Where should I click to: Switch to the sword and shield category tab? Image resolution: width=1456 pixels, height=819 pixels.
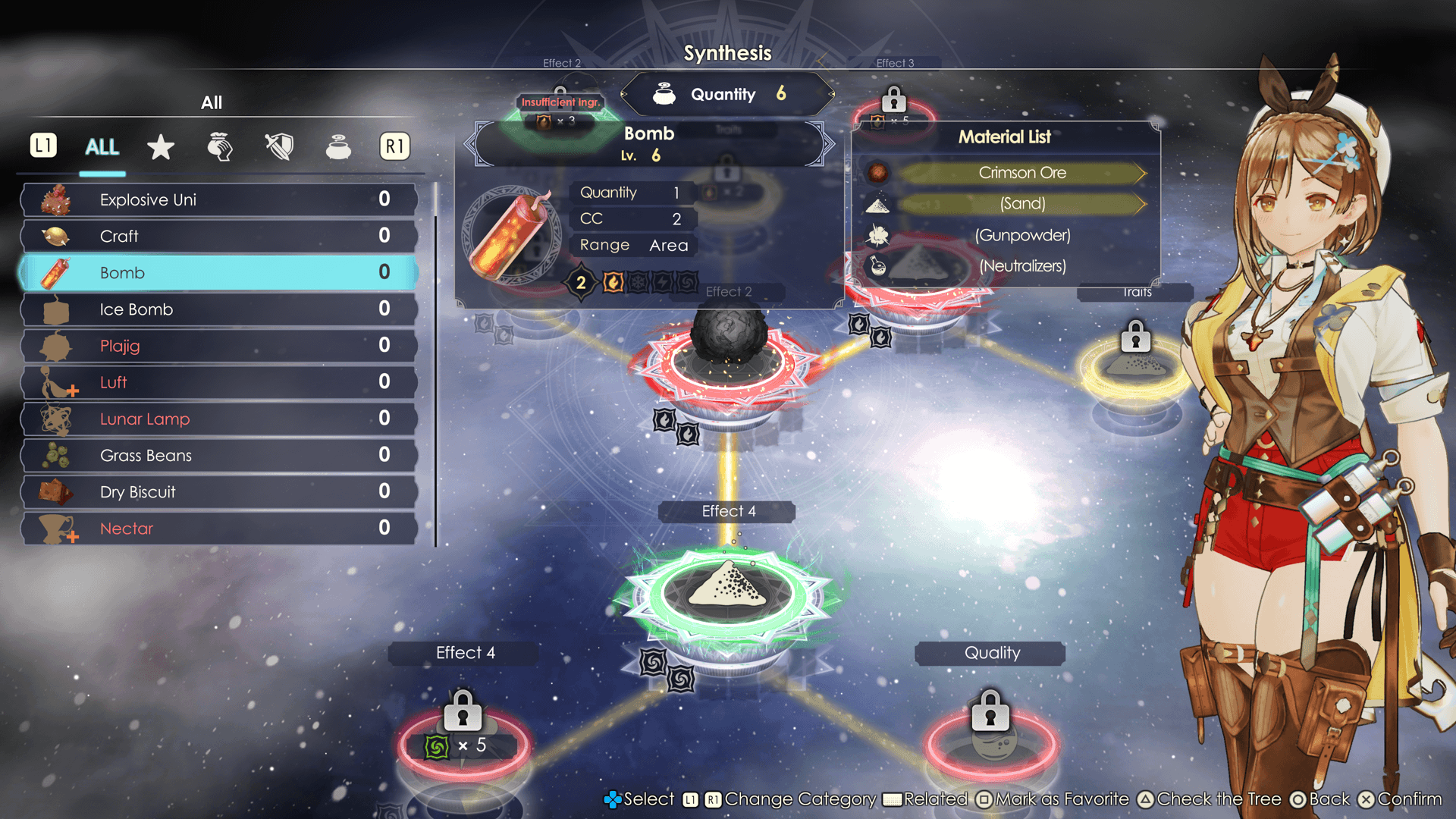tap(279, 146)
